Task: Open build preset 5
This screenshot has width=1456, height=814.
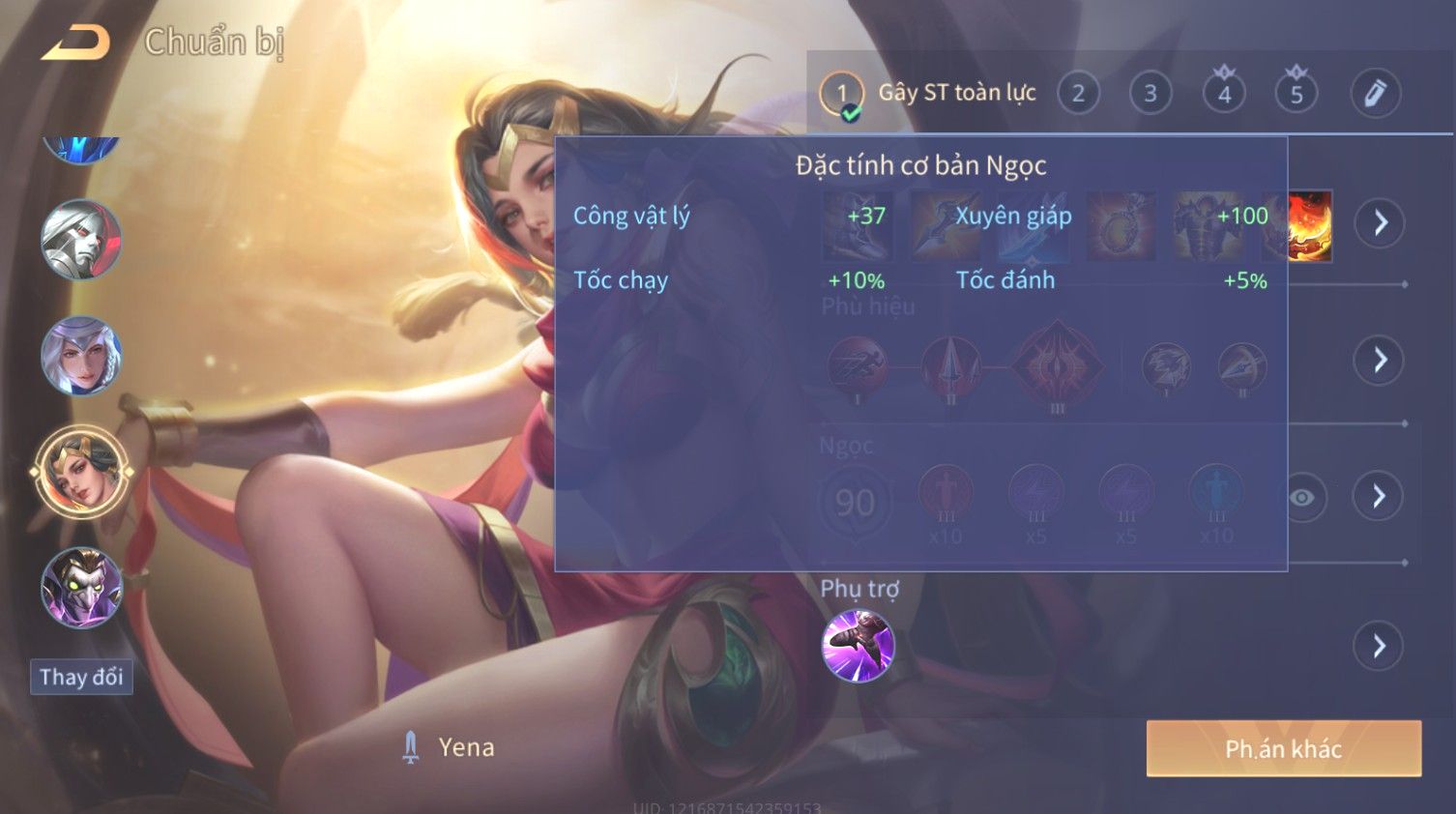Action: point(1296,94)
